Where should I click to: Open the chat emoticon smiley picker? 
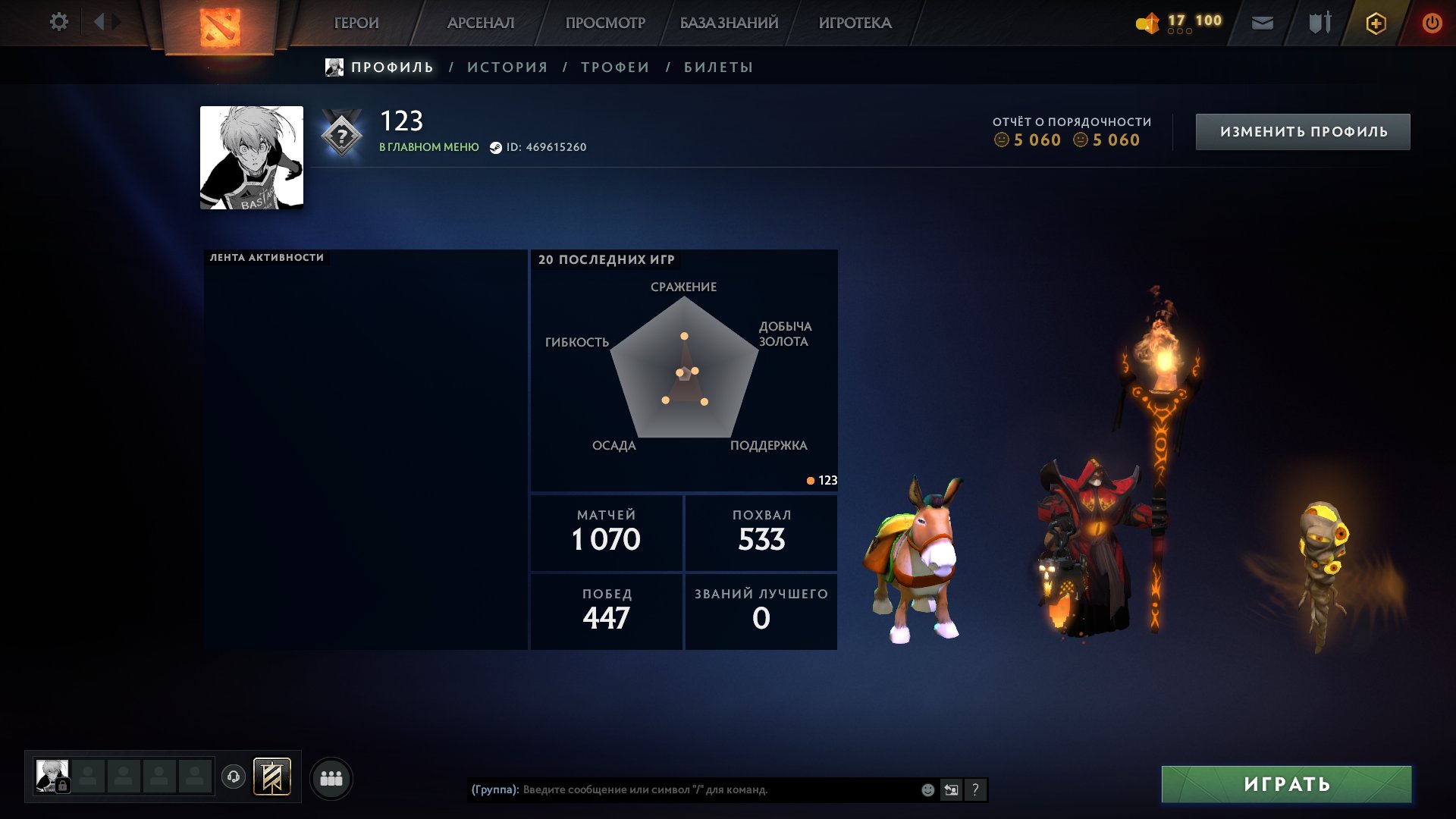click(927, 789)
